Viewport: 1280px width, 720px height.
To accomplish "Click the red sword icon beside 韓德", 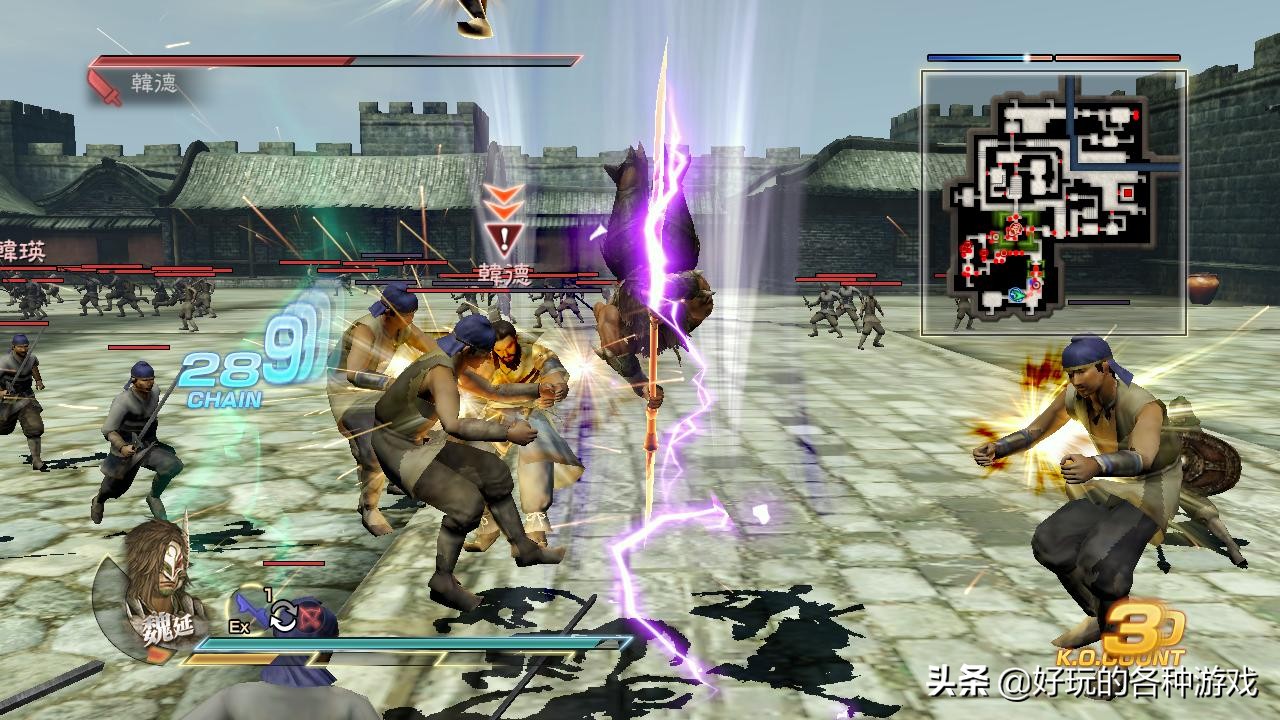I will tap(106, 86).
